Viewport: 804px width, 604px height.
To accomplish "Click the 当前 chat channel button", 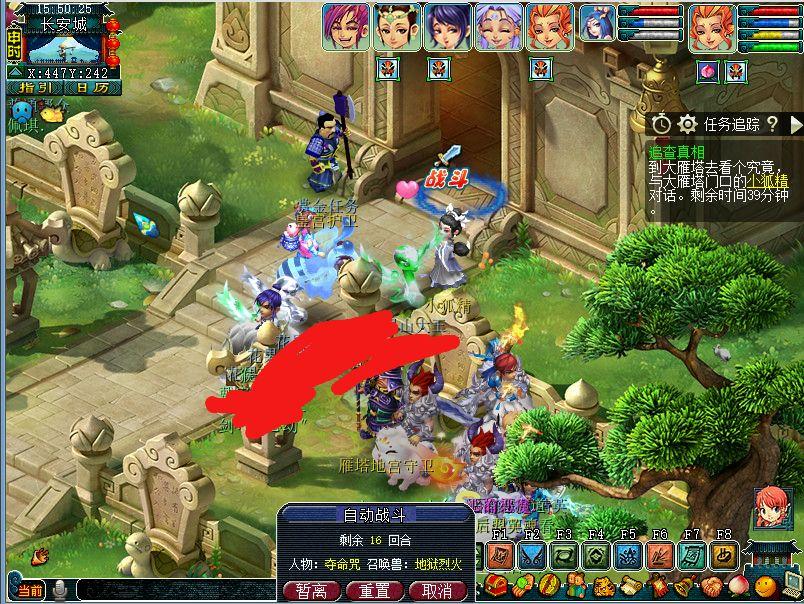I will tap(30, 591).
